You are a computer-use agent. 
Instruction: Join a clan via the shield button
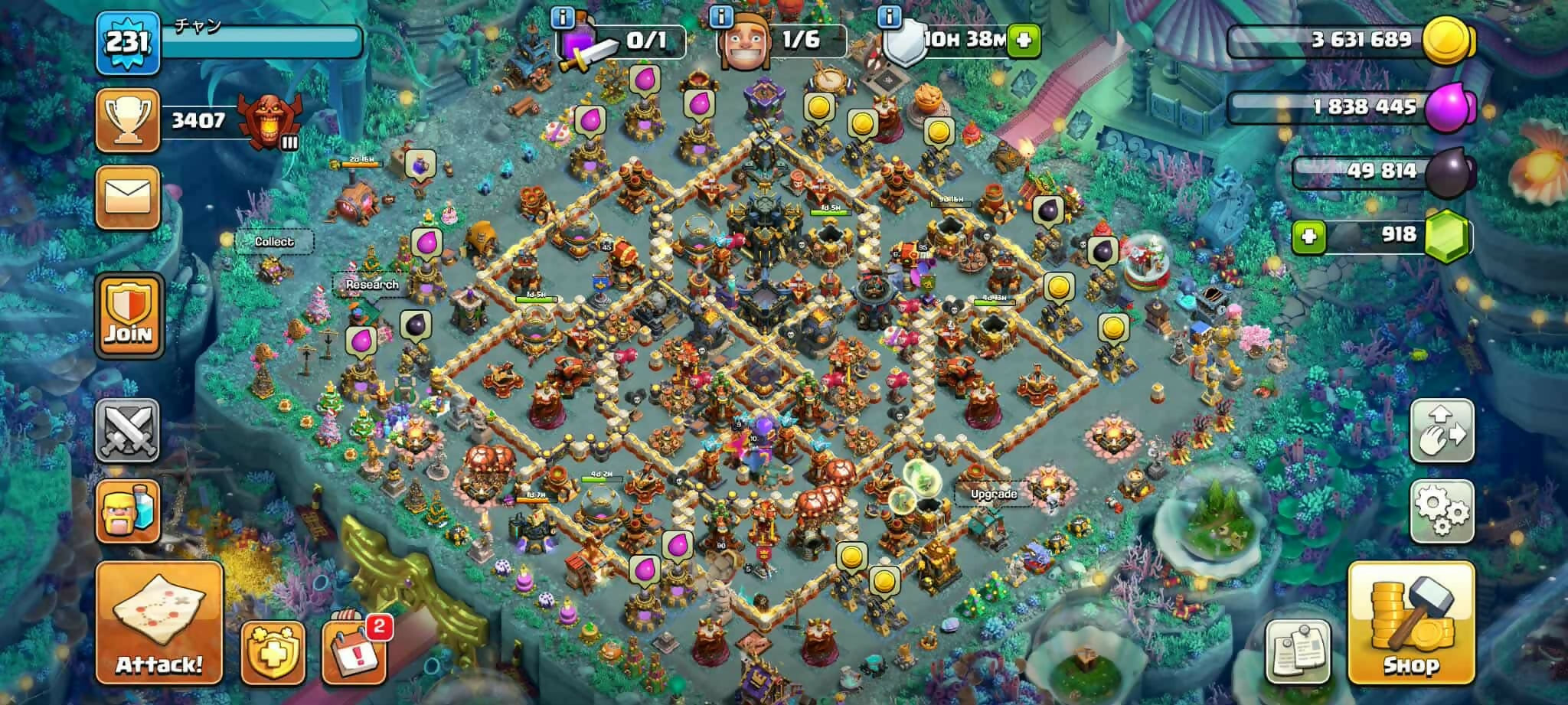pos(129,315)
